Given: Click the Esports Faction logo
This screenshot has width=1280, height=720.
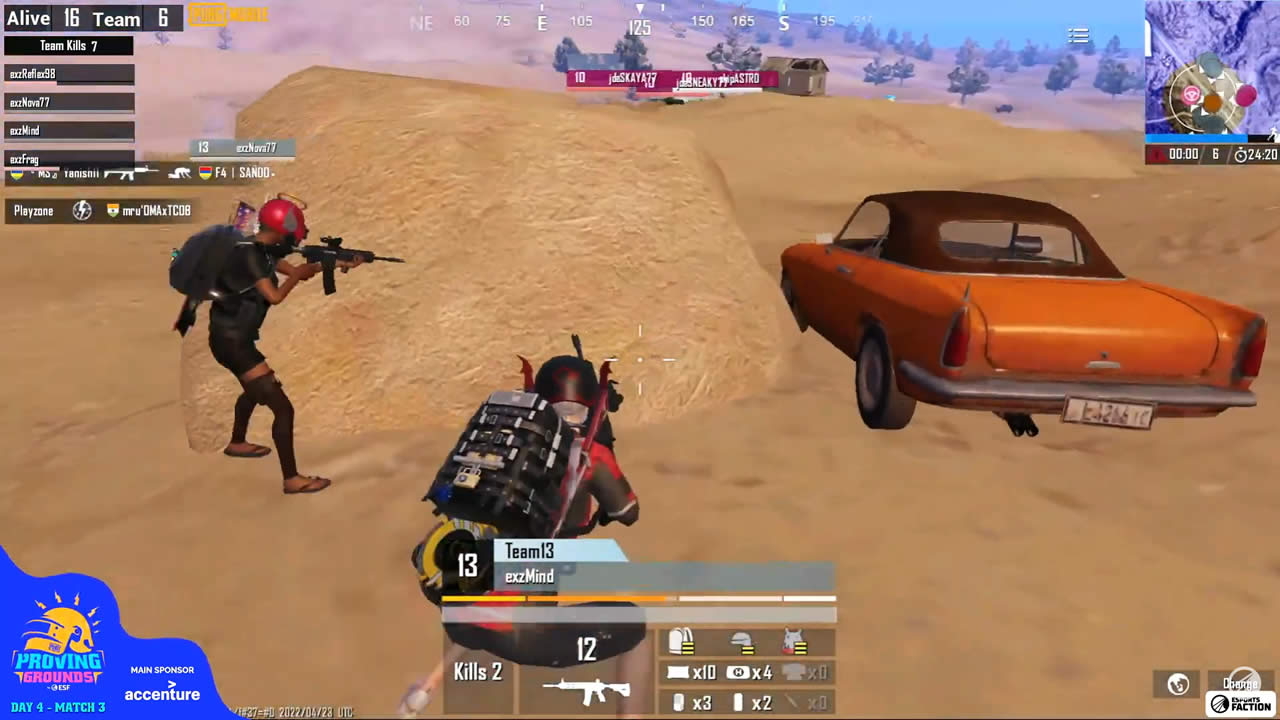Looking at the screenshot, I should pyautogui.click(x=1243, y=705).
